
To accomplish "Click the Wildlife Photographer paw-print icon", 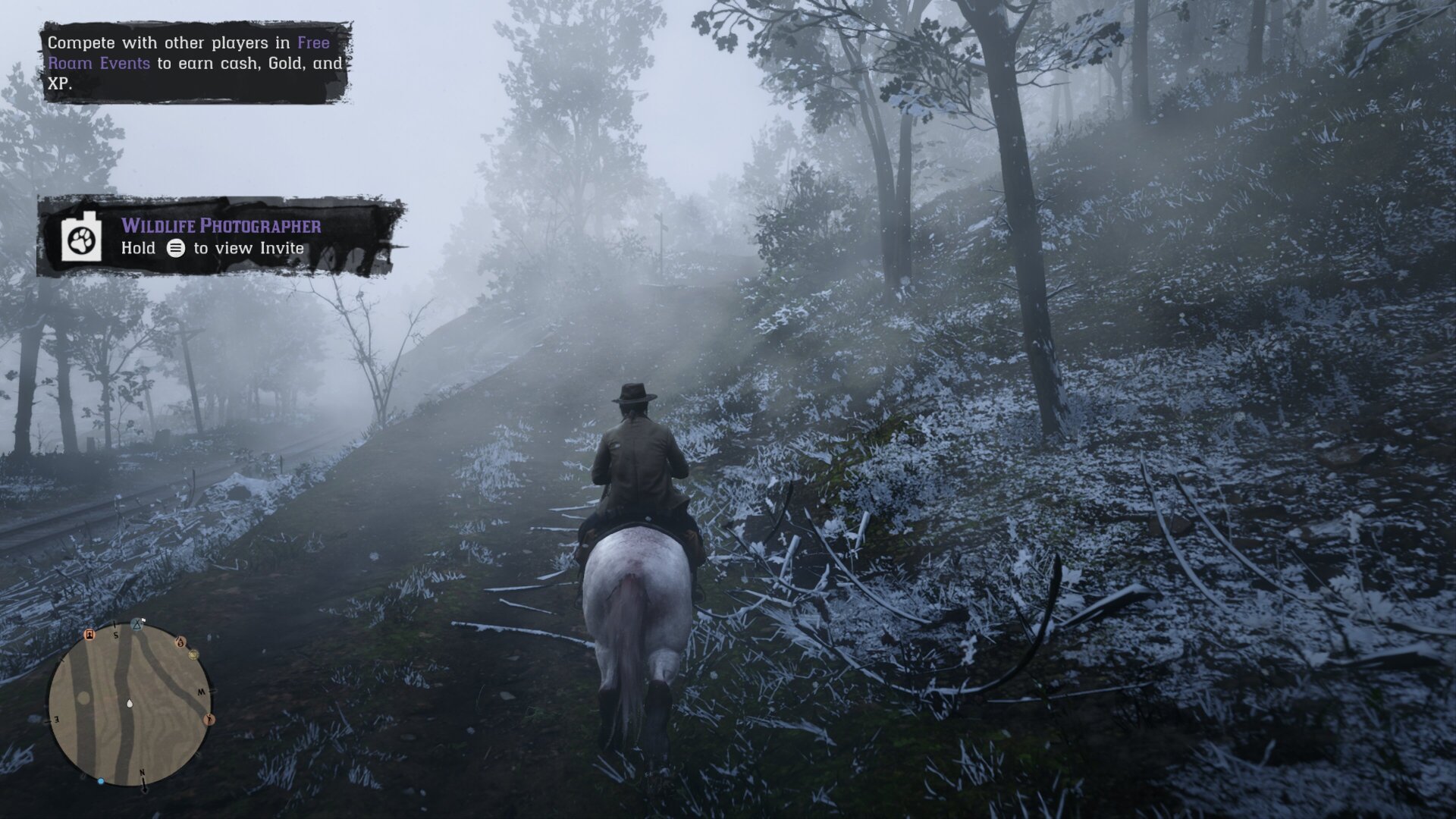I will click(x=80, y=240).
